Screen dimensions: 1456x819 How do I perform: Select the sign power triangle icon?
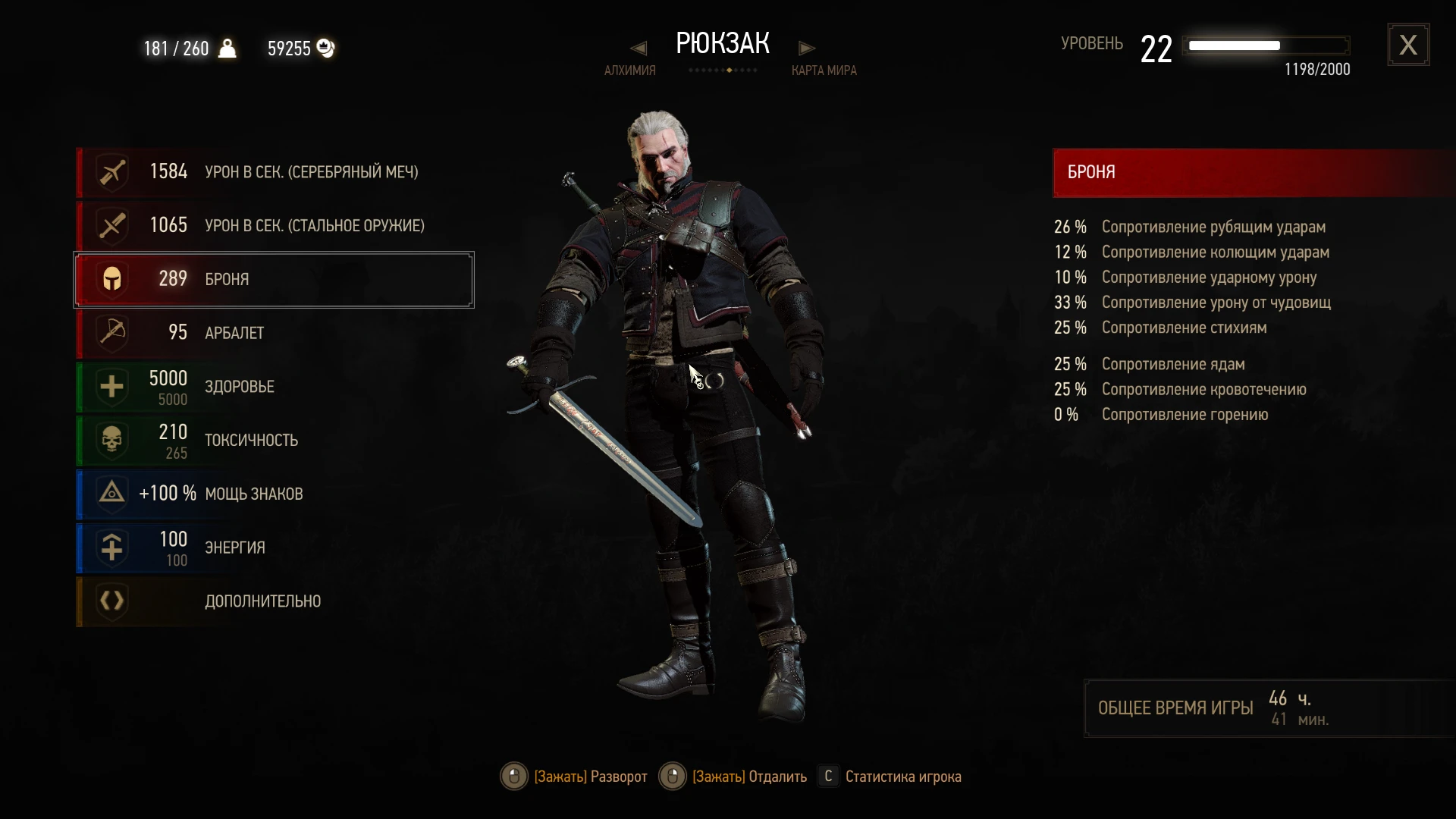point(111,494)
